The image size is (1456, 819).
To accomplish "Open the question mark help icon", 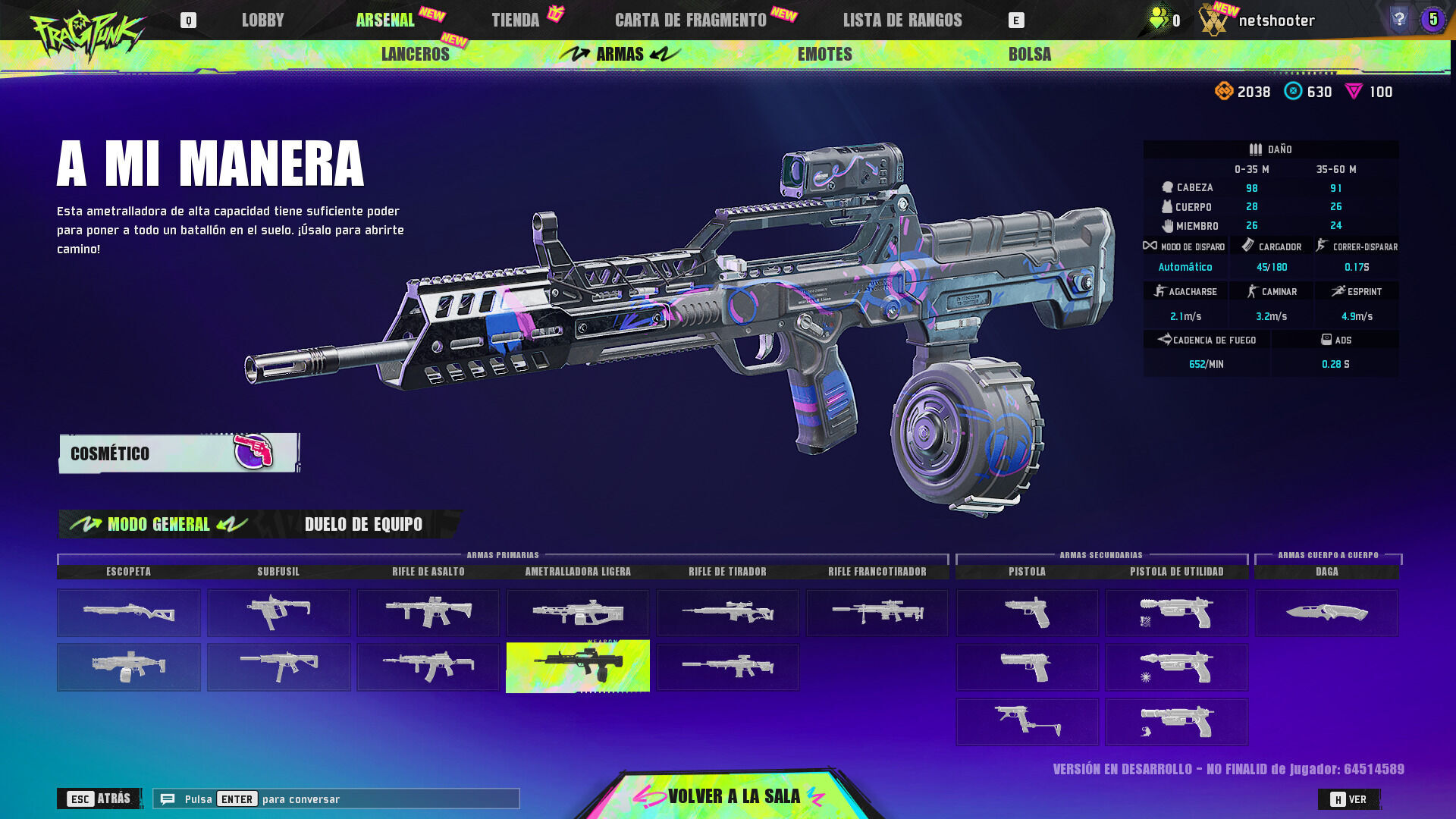I will (x=1399, y=19).
